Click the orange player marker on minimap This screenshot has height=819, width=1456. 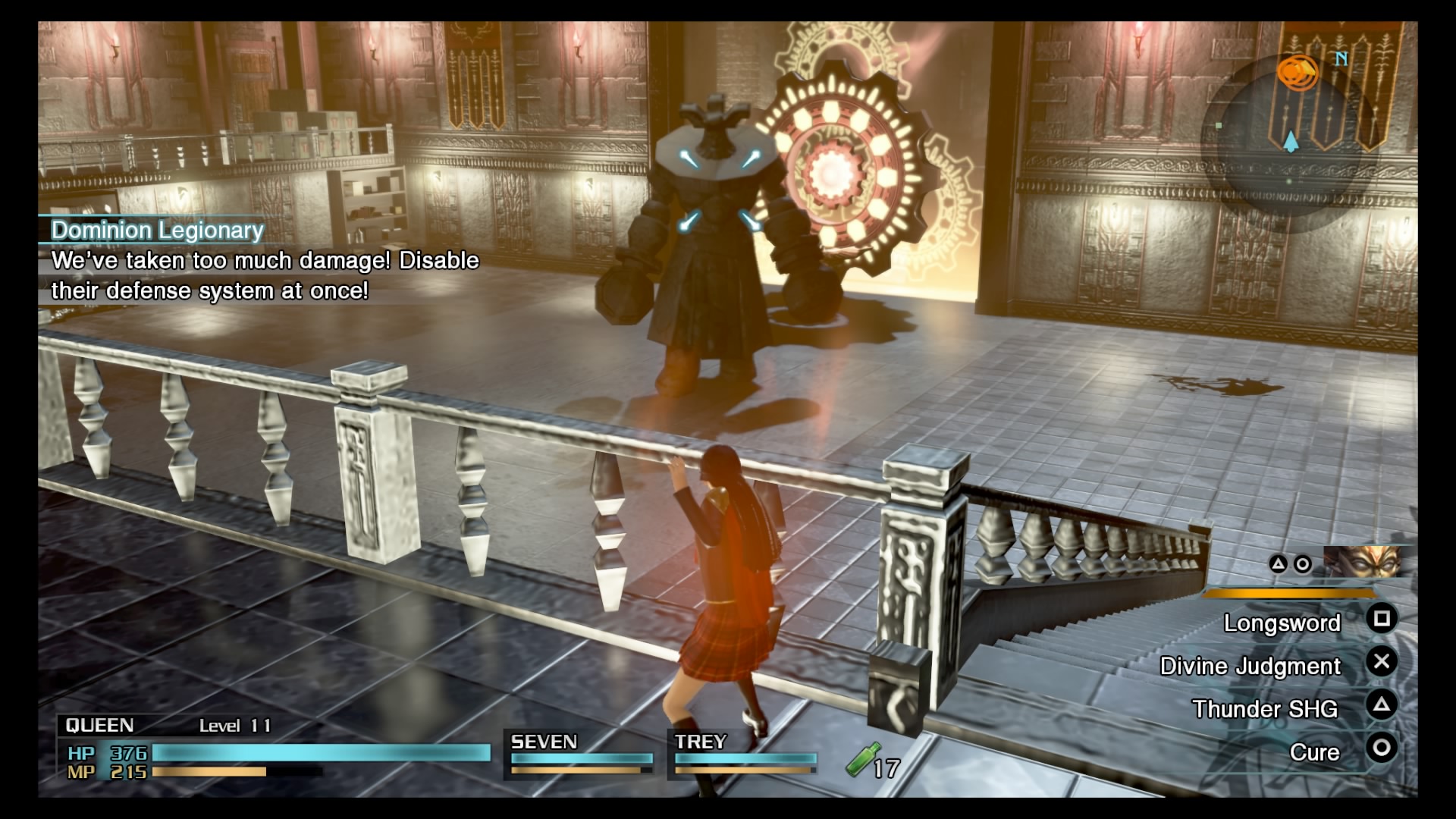1297,71
